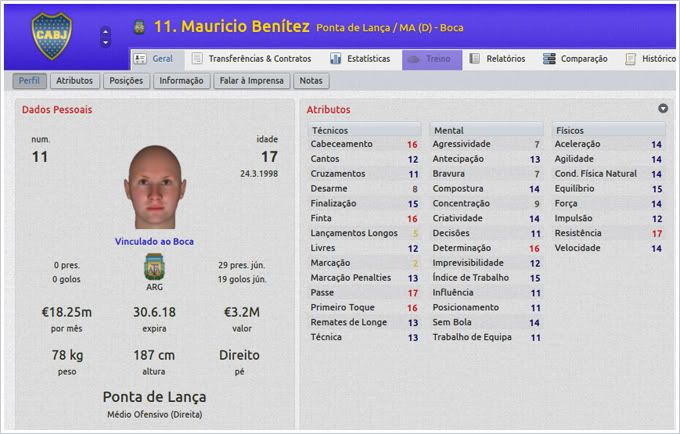Choose Falar à Imprensa

pyautogui.click(x=251, y=81)
